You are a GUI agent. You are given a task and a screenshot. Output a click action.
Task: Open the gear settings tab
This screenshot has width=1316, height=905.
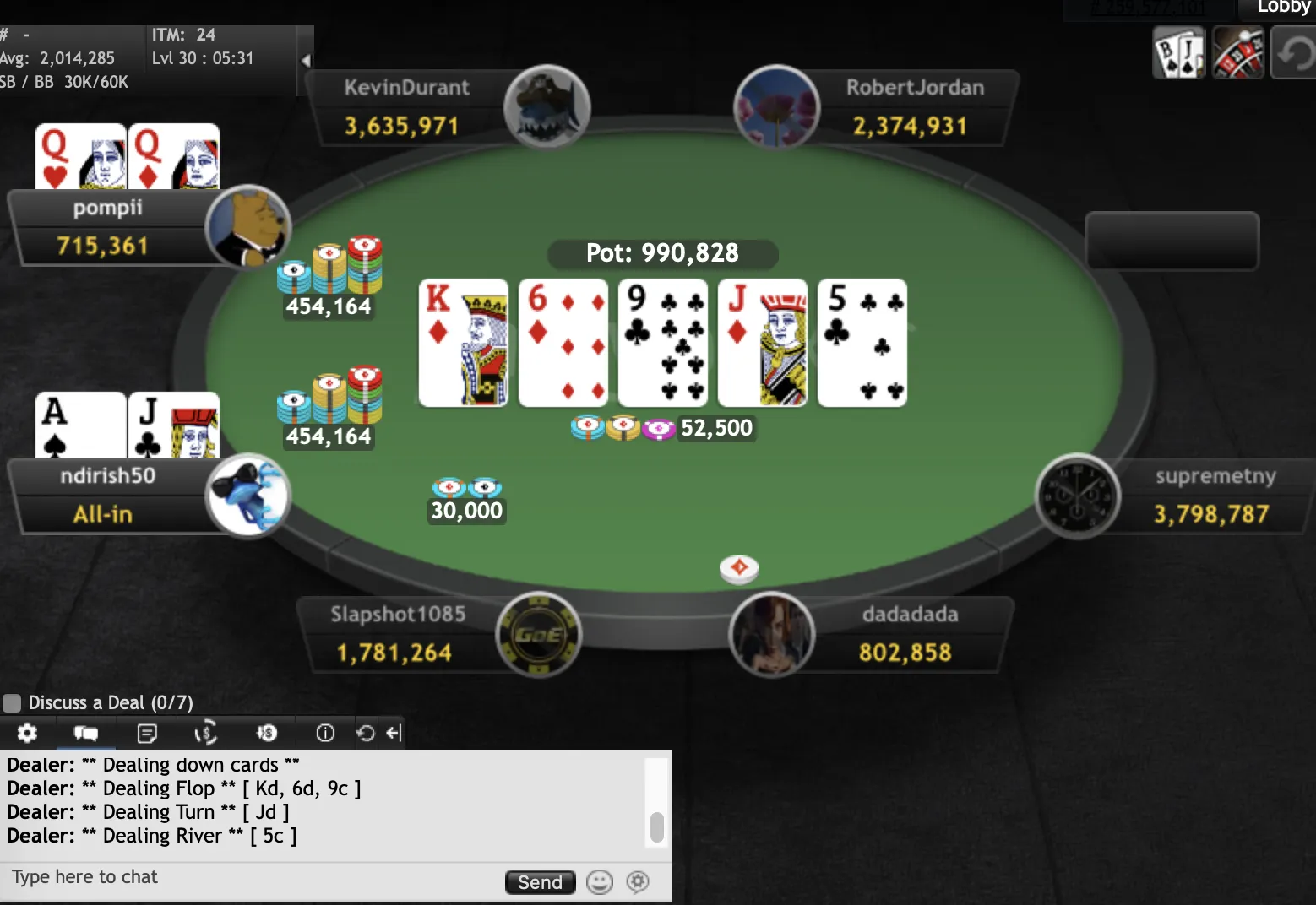click(x=27, y=733)
